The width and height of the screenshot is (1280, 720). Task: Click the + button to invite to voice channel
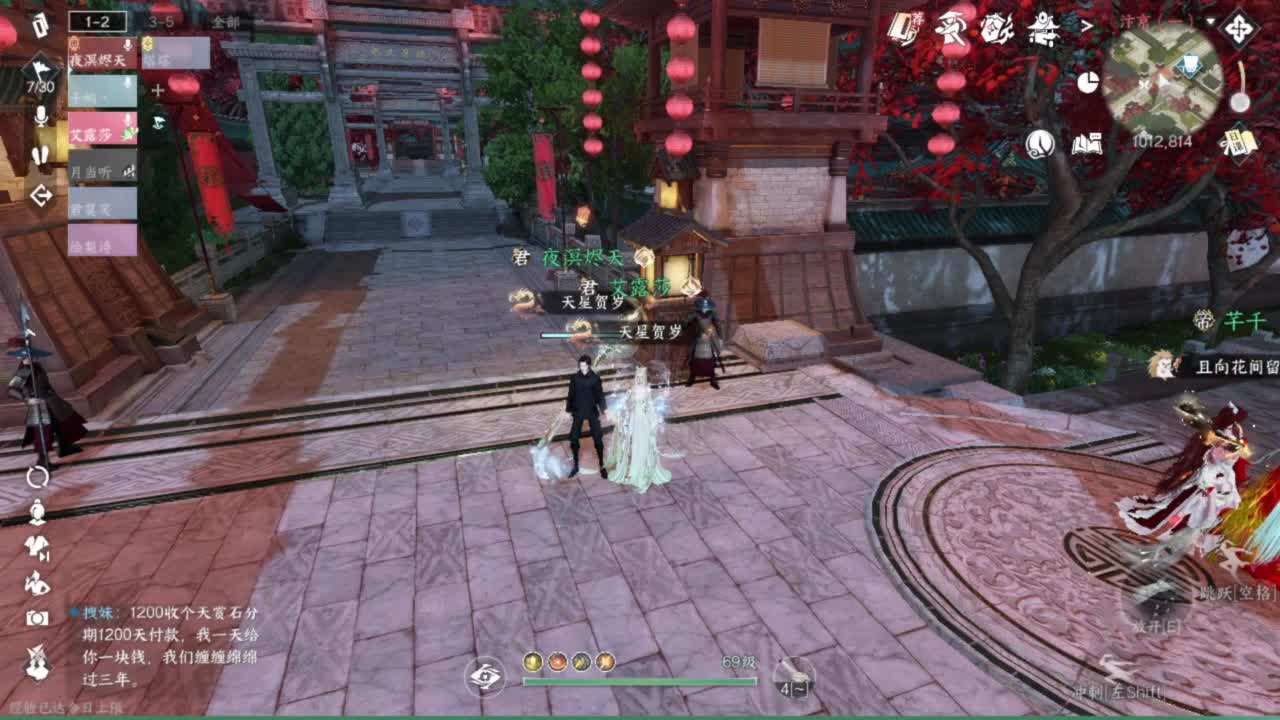[158, 90]
